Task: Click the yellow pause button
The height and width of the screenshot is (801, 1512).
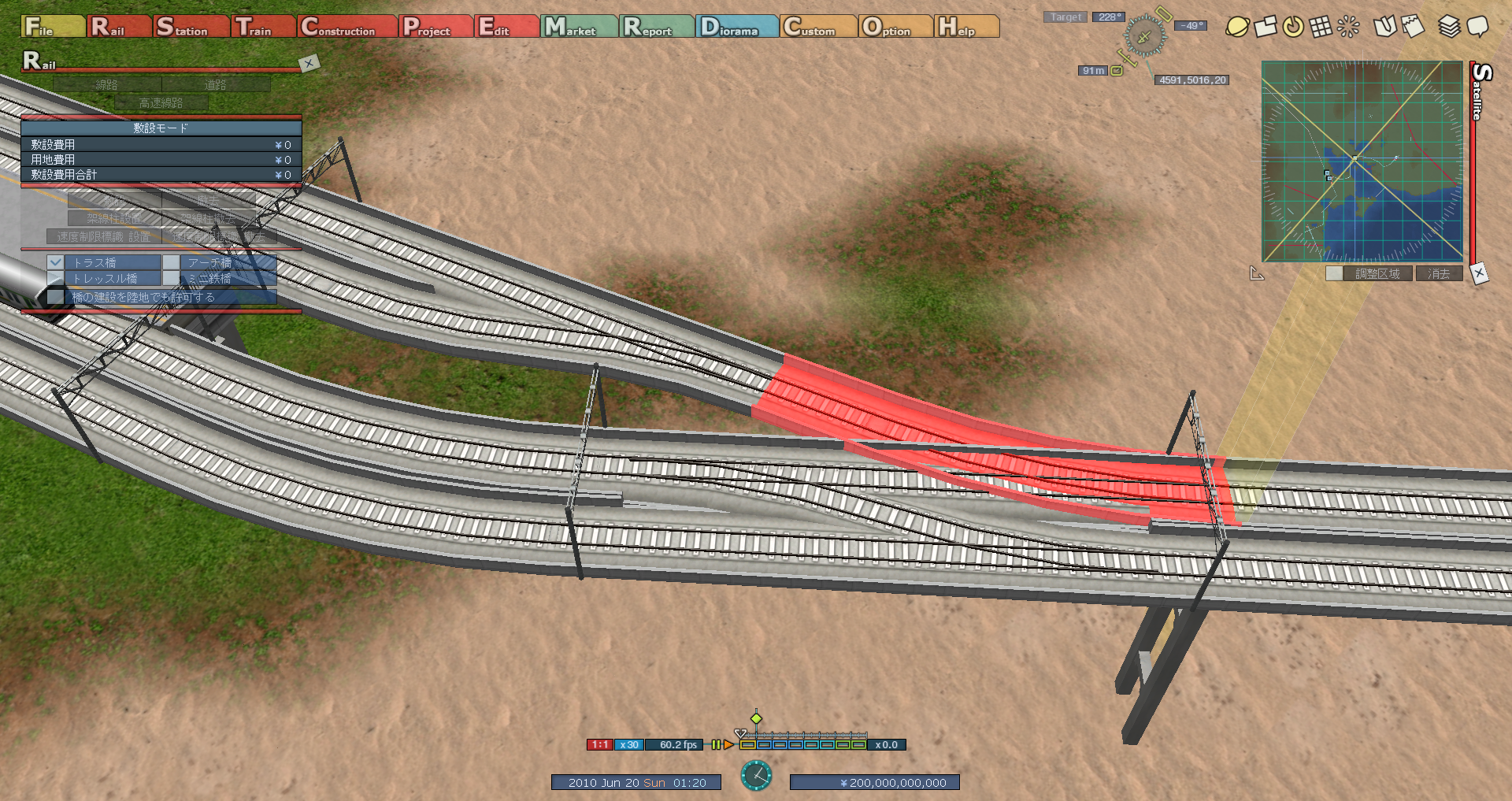Action: point(716,744)
